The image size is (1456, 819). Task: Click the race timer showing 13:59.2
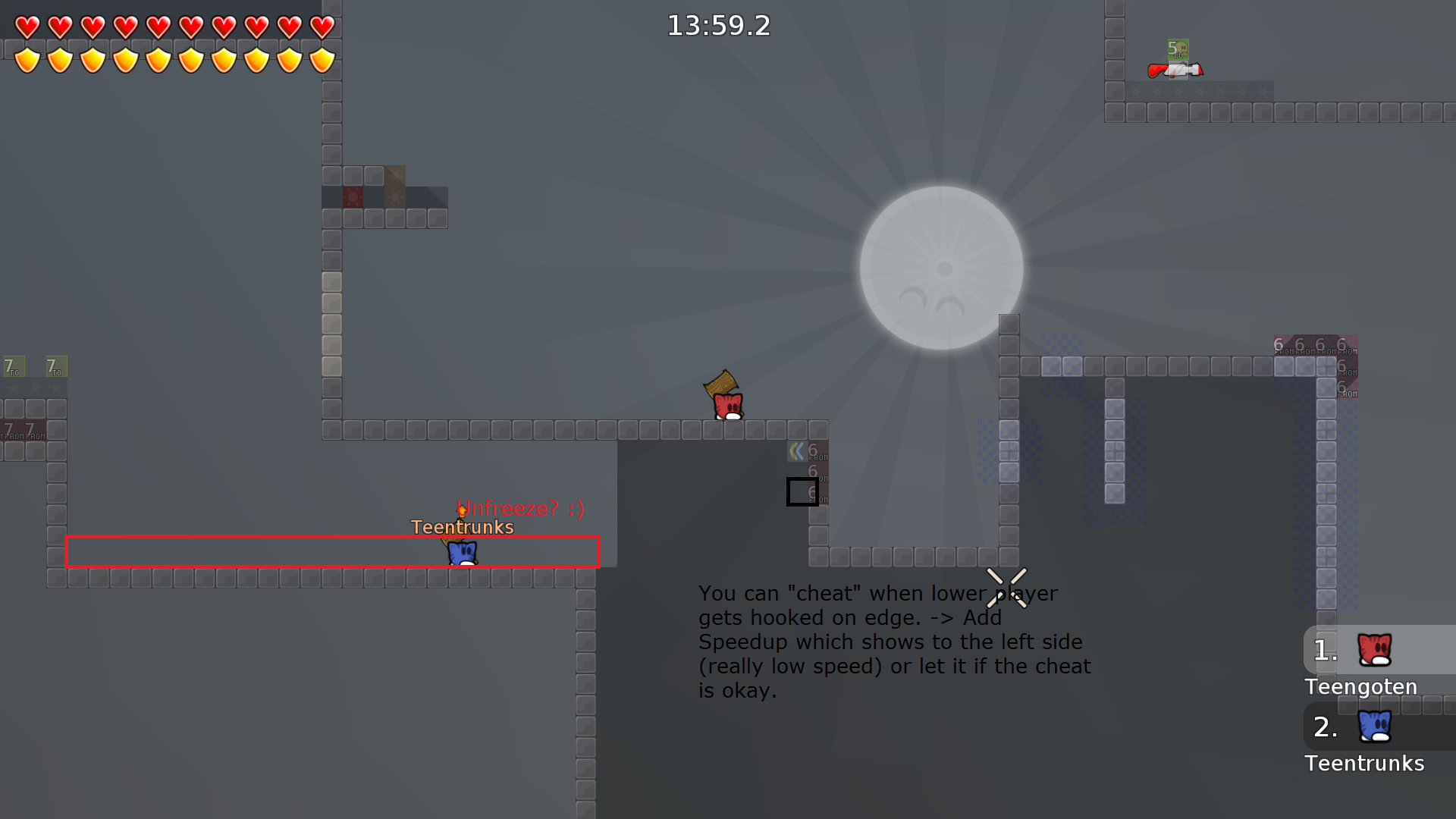point(717,25)
